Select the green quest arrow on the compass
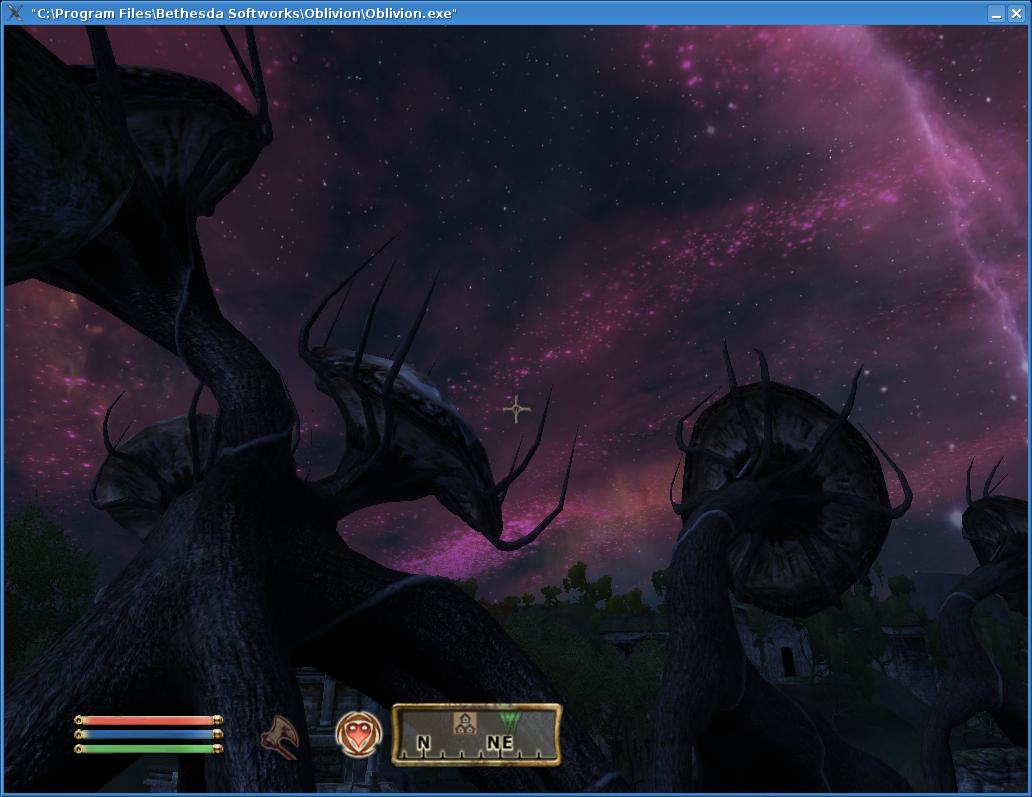Screen dimensions: 1032x797 coord(510,720)
